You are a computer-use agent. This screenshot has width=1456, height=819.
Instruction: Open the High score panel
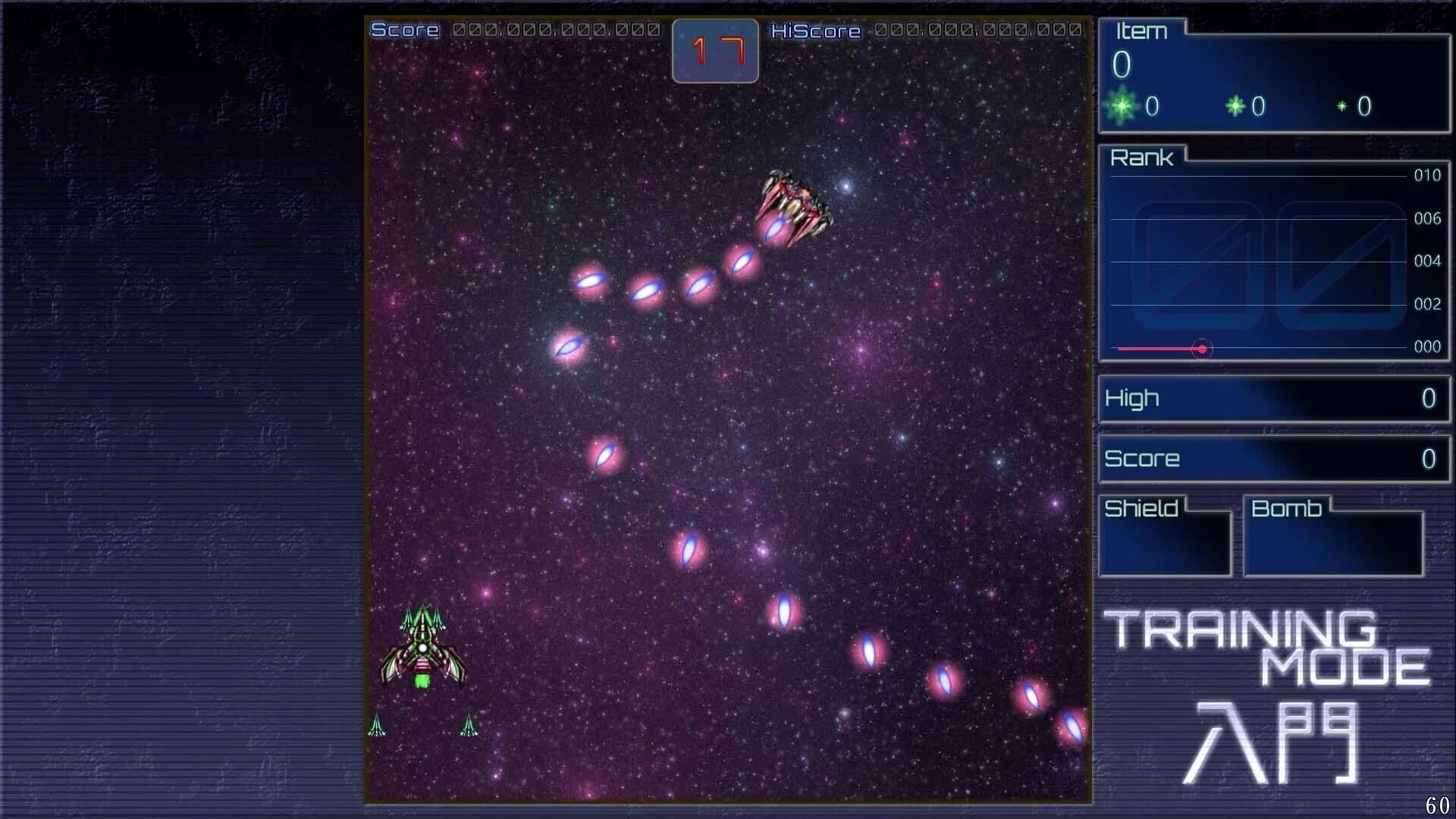click(1274, 400)
